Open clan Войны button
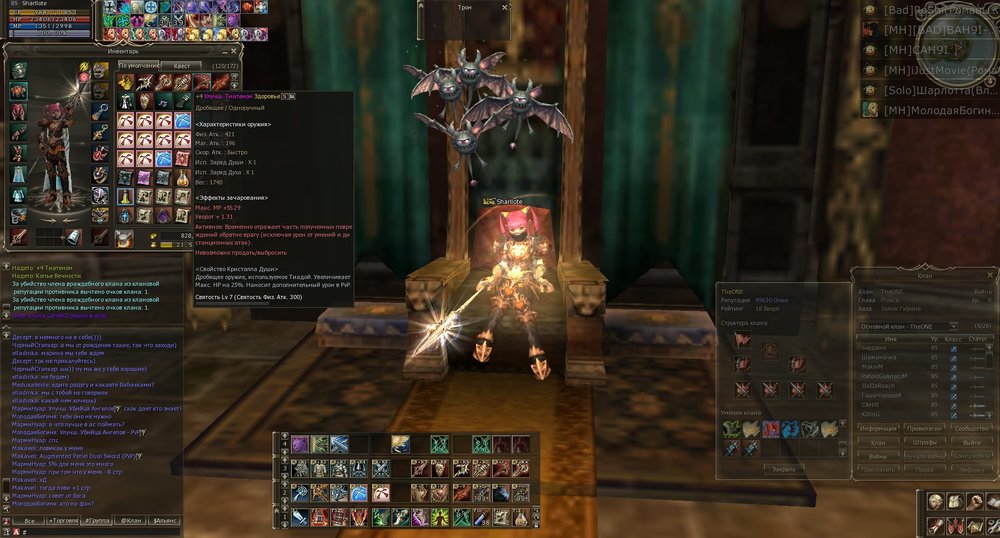The height and width of the screenshot is (538, 1000). click(877, 455)
